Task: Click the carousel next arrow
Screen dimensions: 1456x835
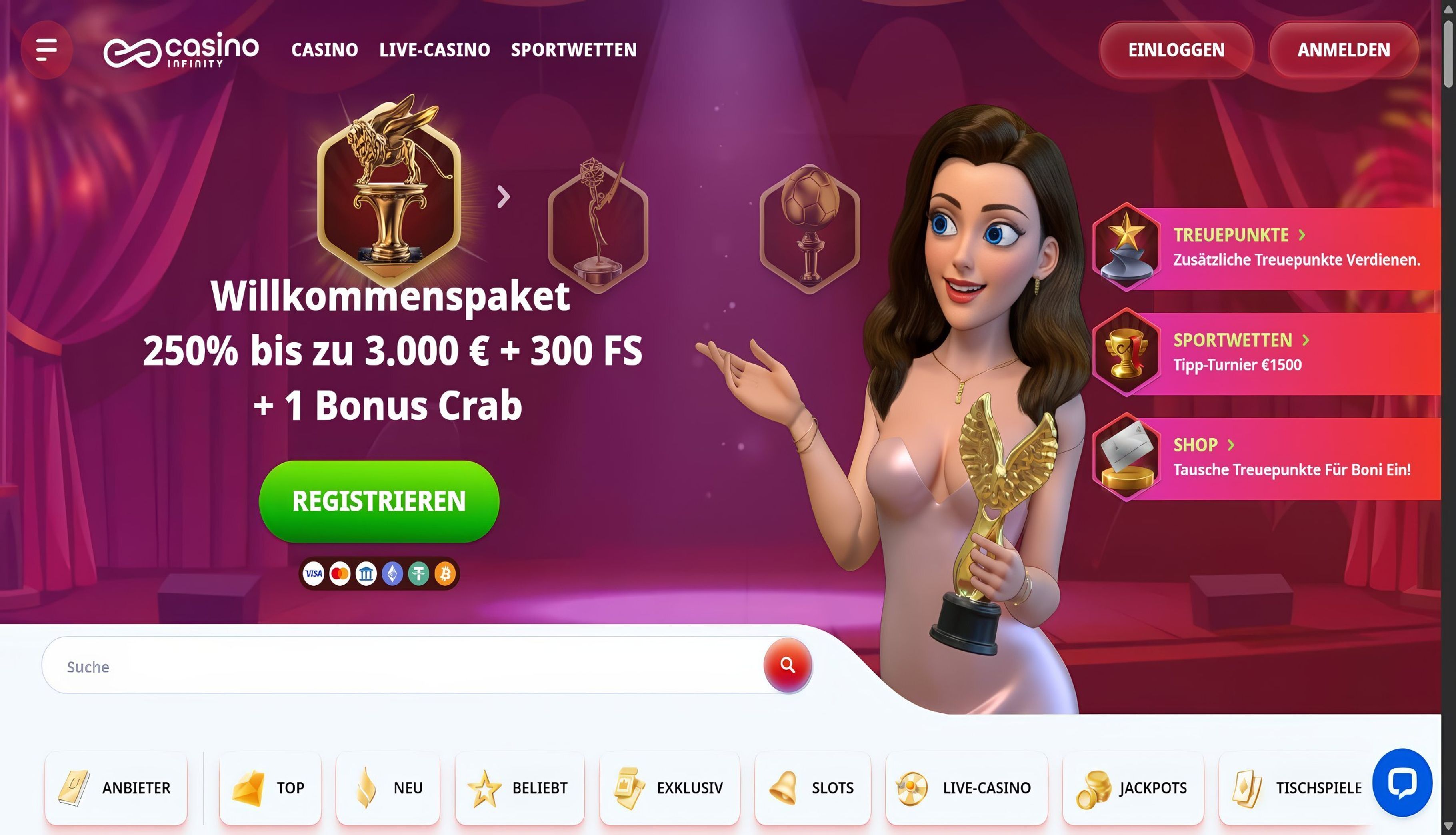Action: pyautogui.click(x=504, y=197)
